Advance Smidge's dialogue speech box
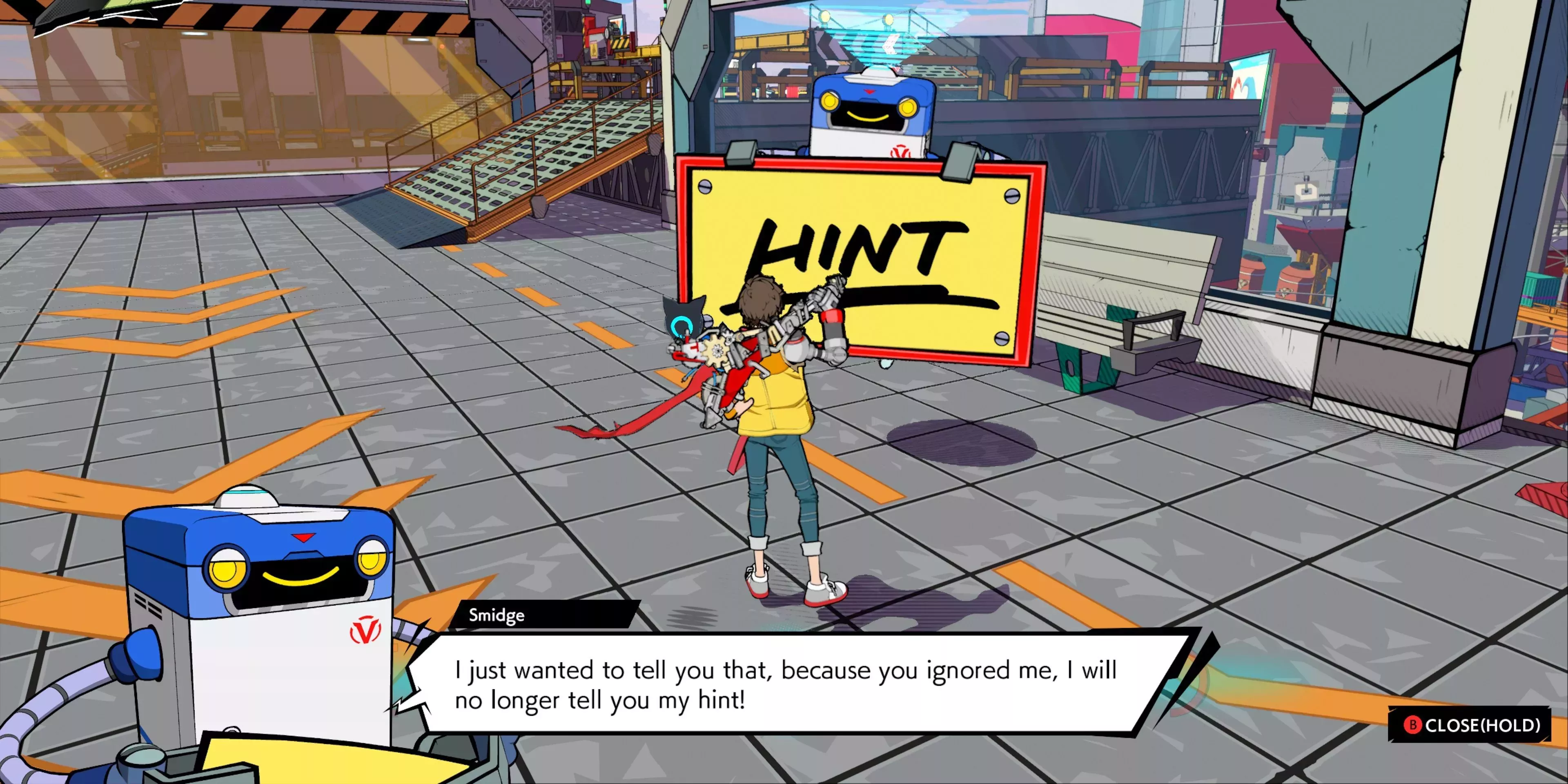The image size is (1568, 784). pyautogui.click(x=785, y=685)
